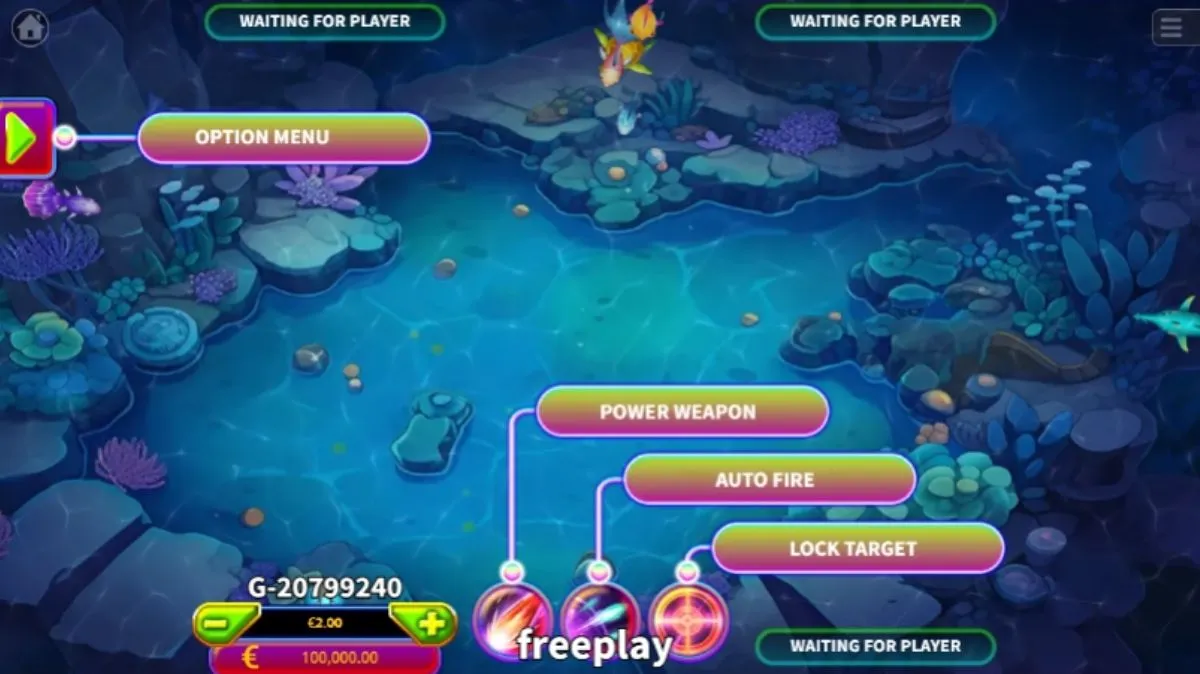
Task: Expand the option menu green arrow tab
Action: point(24,137)
